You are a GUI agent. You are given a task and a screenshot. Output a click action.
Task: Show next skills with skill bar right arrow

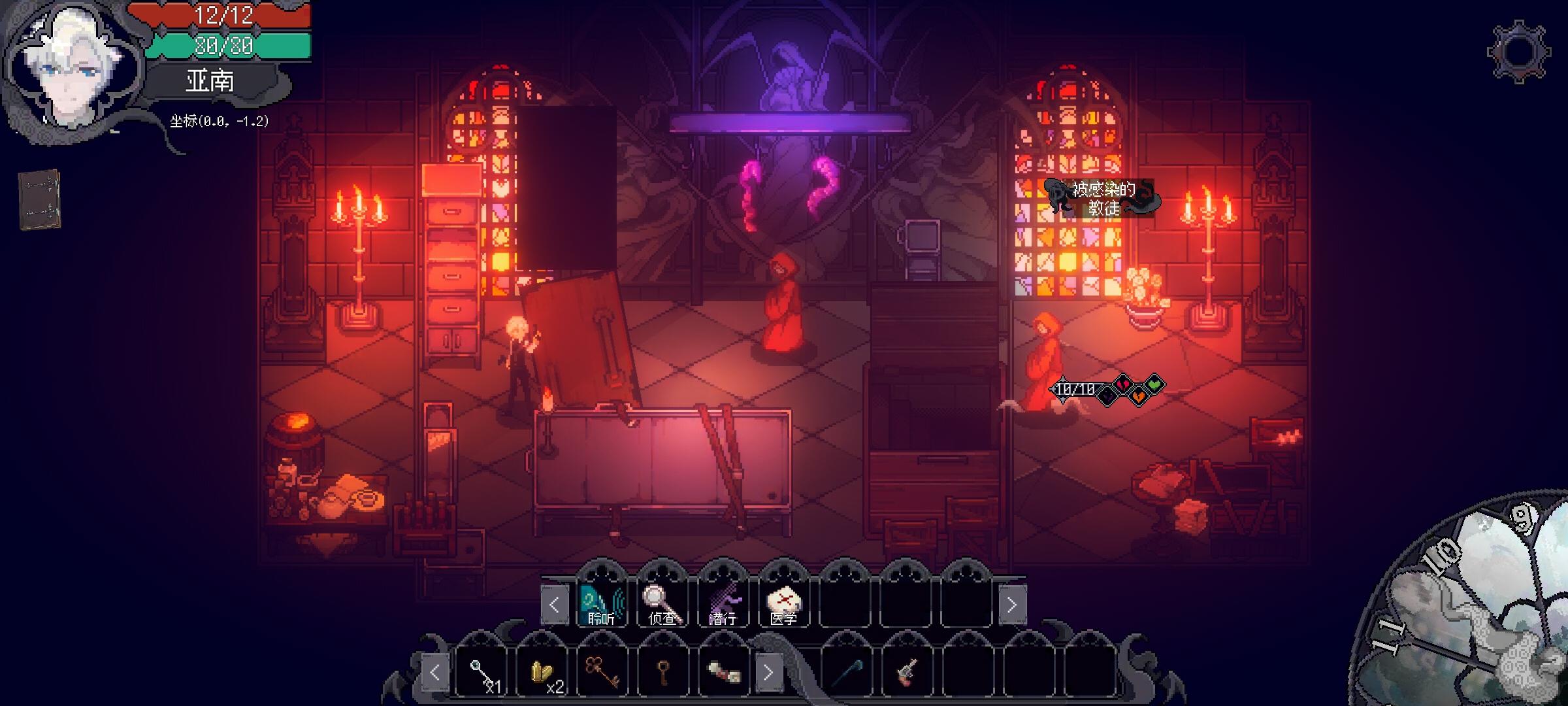click(x=1011, y=605)
